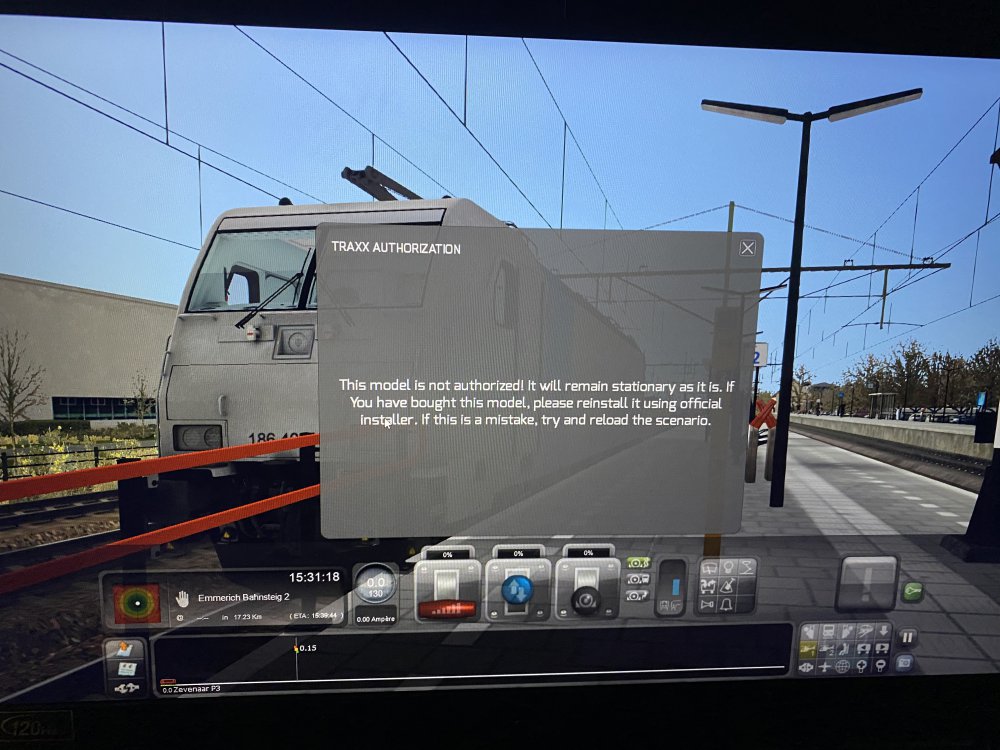This screenshot has height=750, width=1000.
Task: Click the green key icon button
Action: click(x=912, y=592)
